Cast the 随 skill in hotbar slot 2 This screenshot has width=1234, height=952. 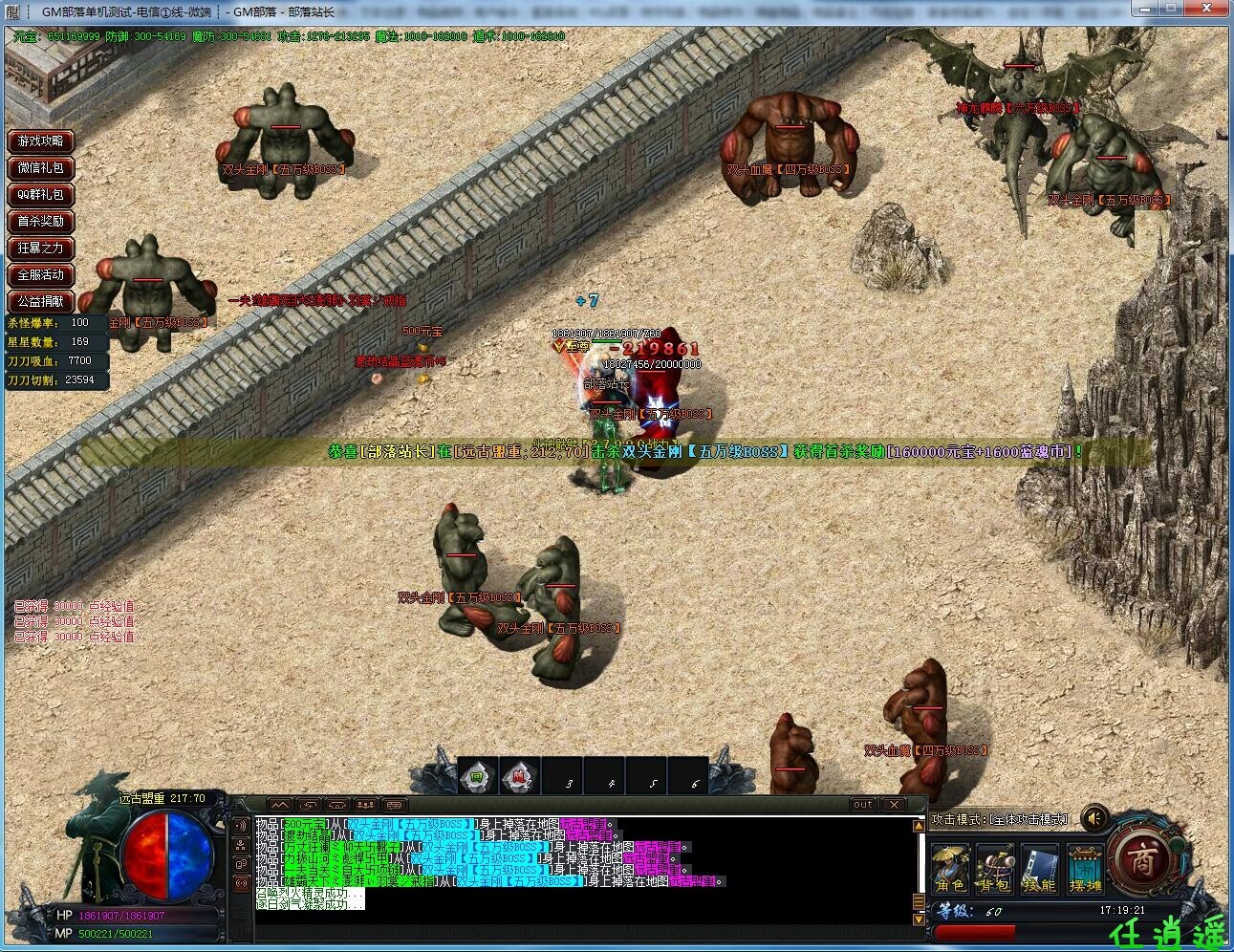(517, 775)
